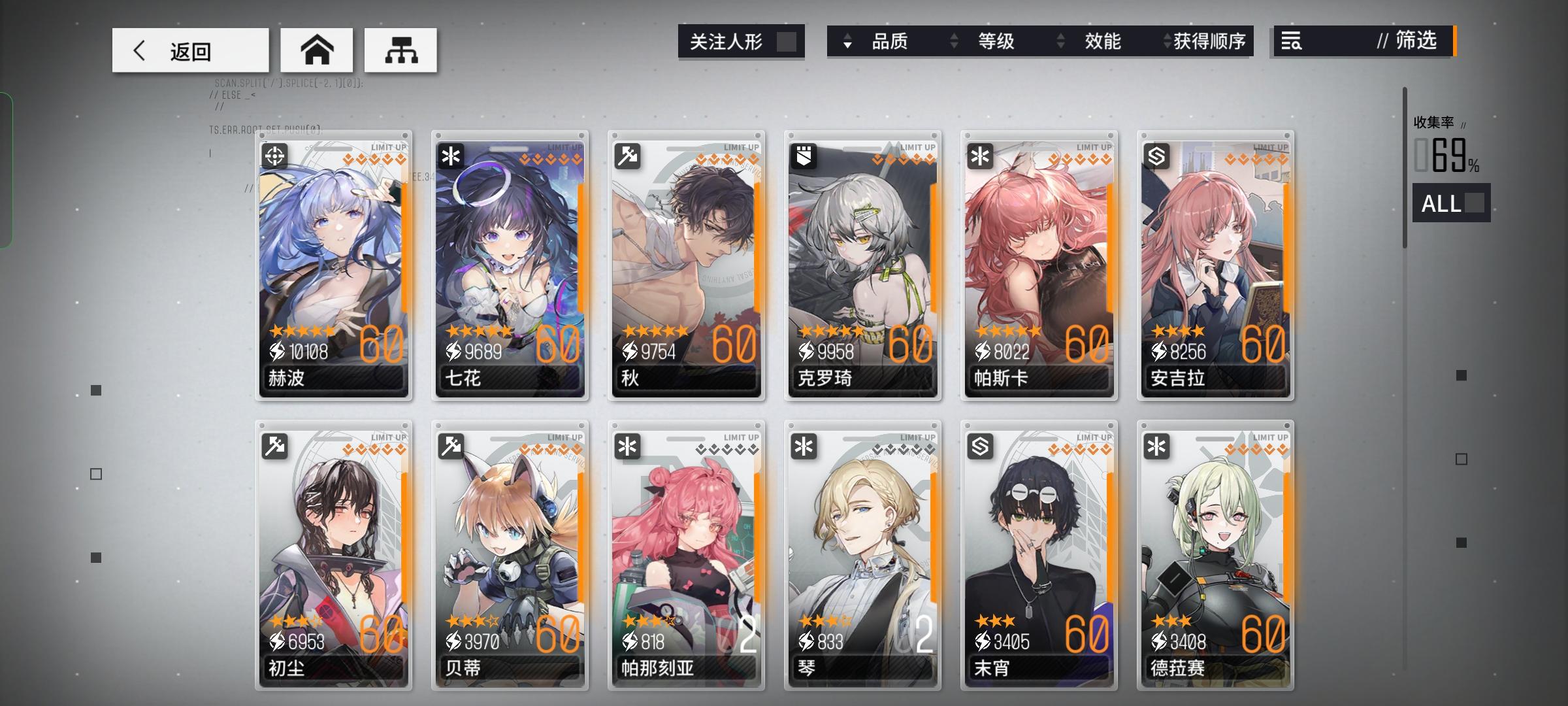Toggle sort direction arrow next to 品质
The image size is (1568, 706).
pyautogui.click(x=848, y=41)
